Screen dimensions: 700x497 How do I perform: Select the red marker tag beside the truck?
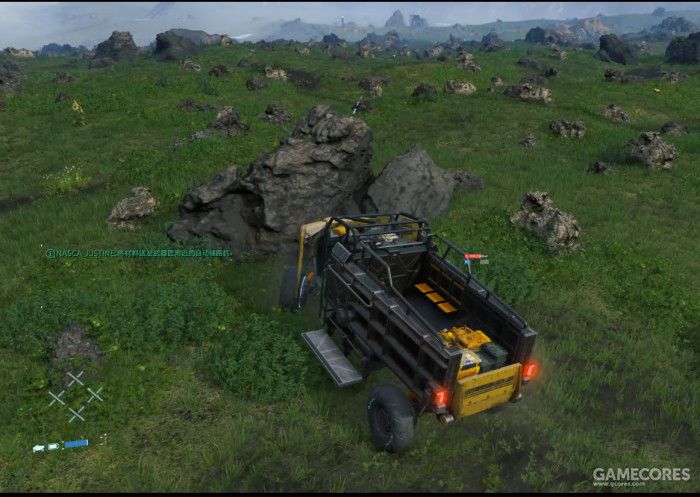coord(474,258)
